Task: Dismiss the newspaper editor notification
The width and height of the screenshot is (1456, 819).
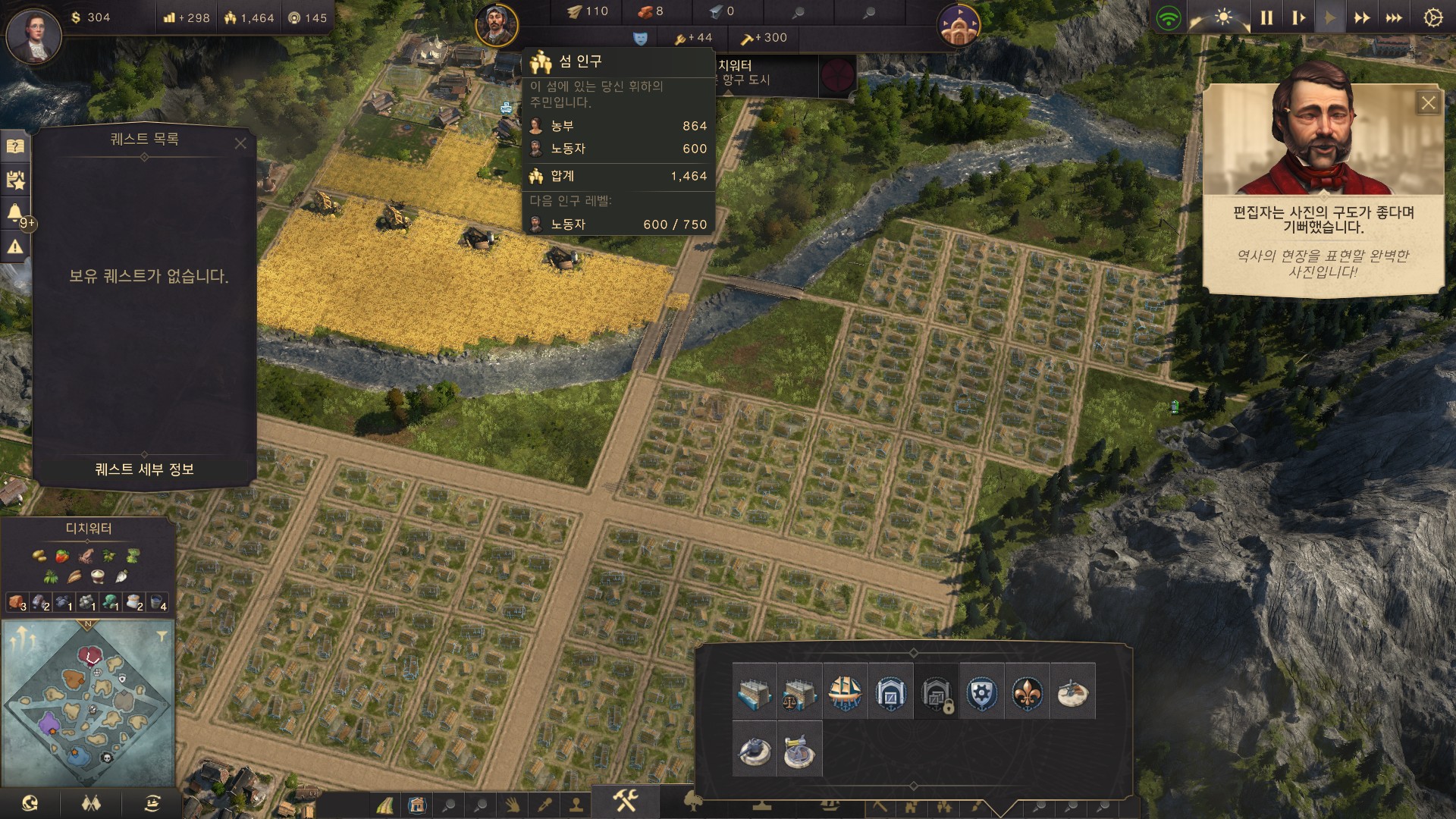Action: (x=1428, y=103)
